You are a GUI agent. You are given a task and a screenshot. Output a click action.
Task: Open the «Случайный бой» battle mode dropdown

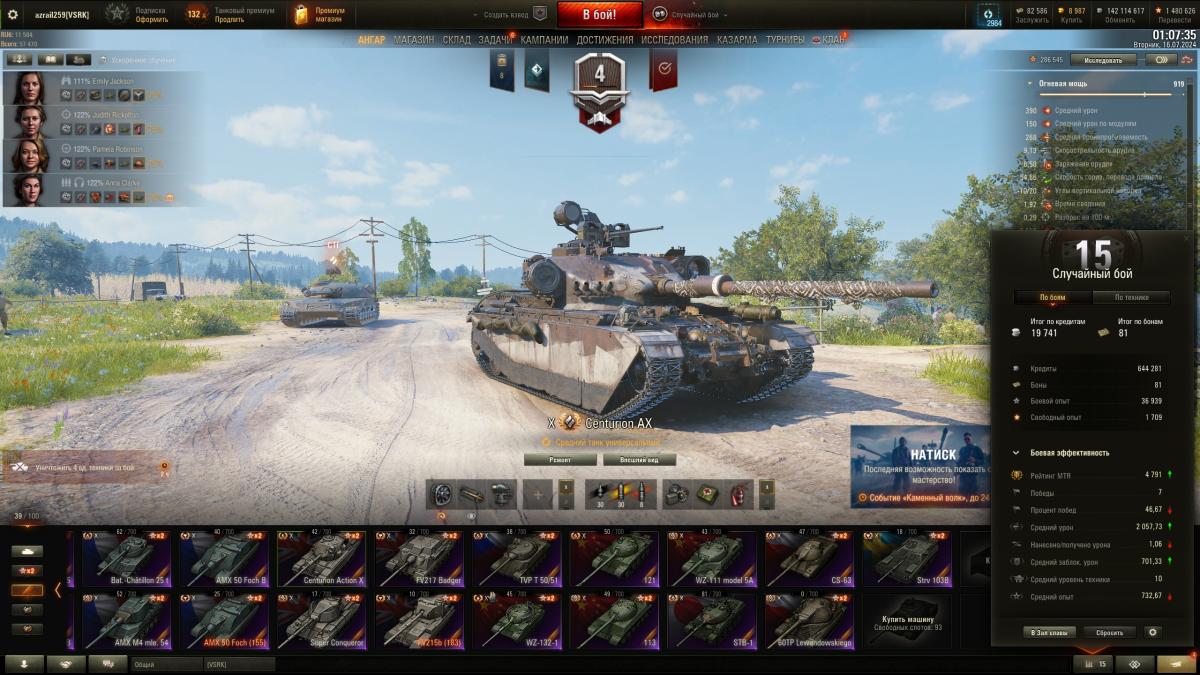click(691, 15)
